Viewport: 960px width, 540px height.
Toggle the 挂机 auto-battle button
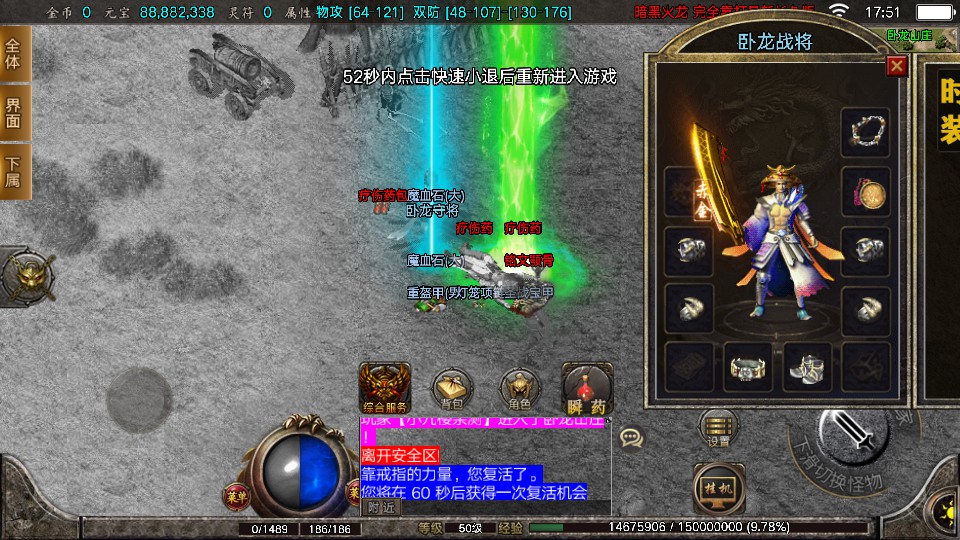coord(719,486)
